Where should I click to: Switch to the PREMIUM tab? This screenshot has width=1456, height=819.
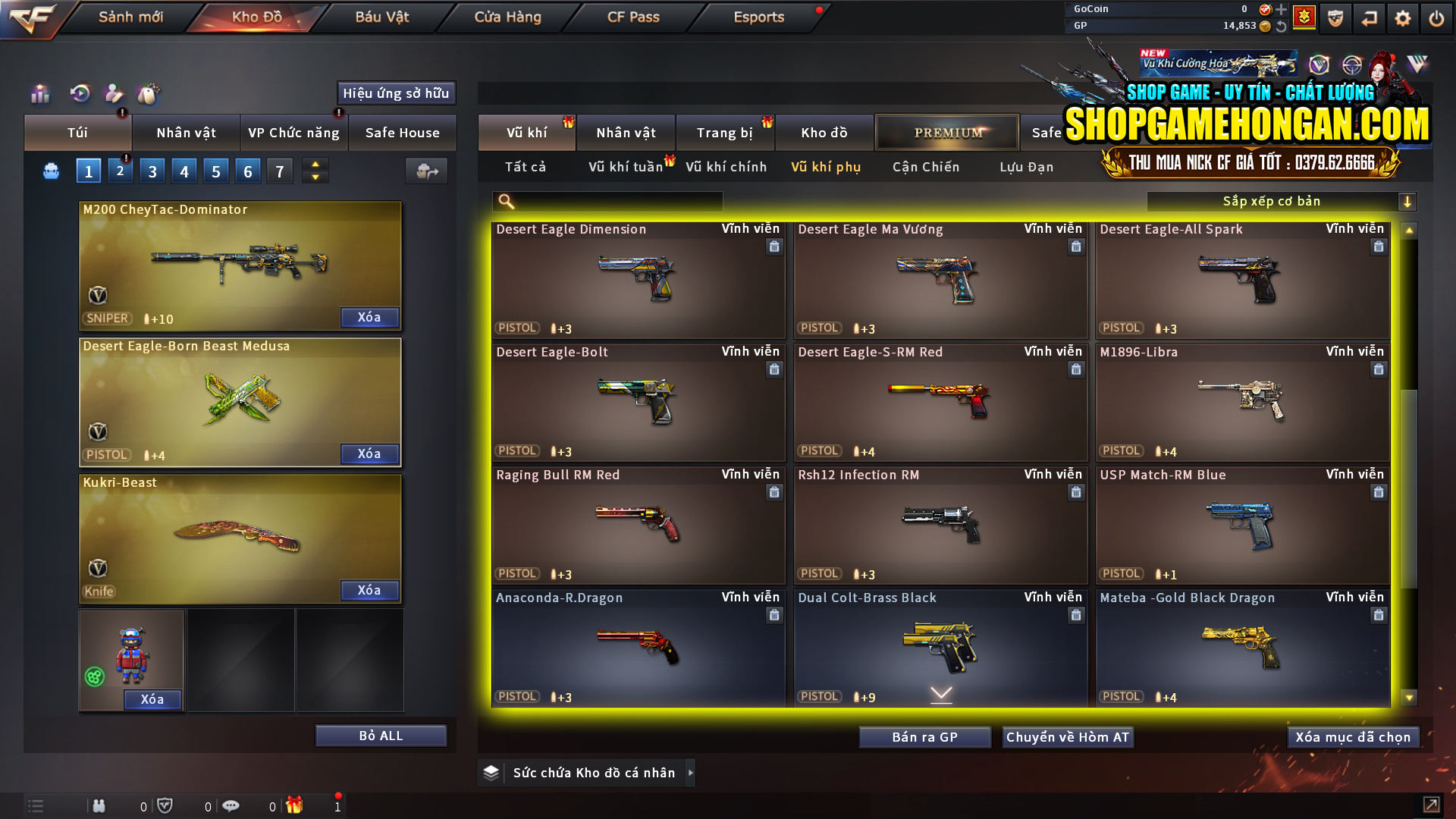tap(947, 132)
